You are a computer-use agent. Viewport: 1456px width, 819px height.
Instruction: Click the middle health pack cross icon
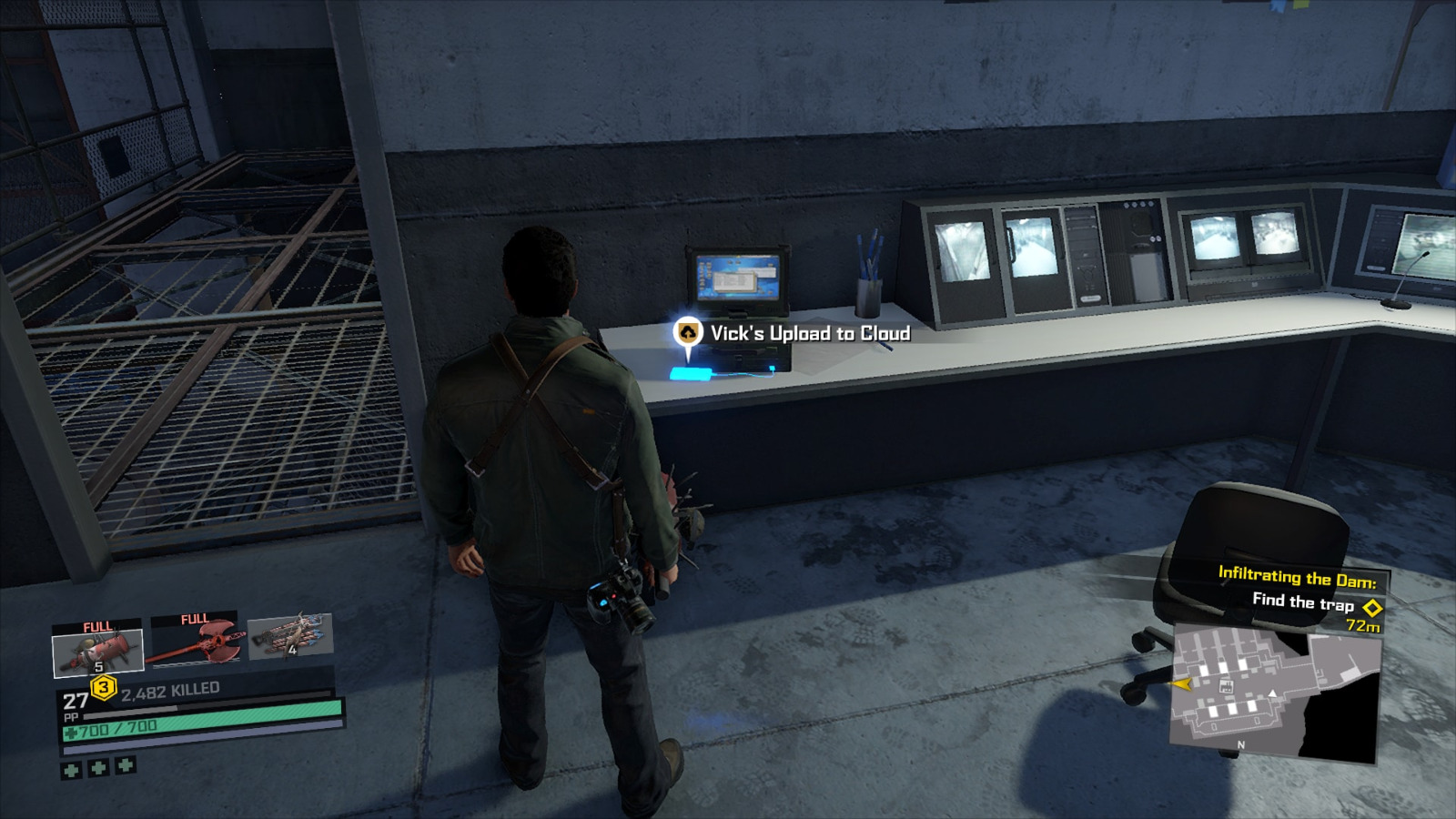(x=97, y=768)
